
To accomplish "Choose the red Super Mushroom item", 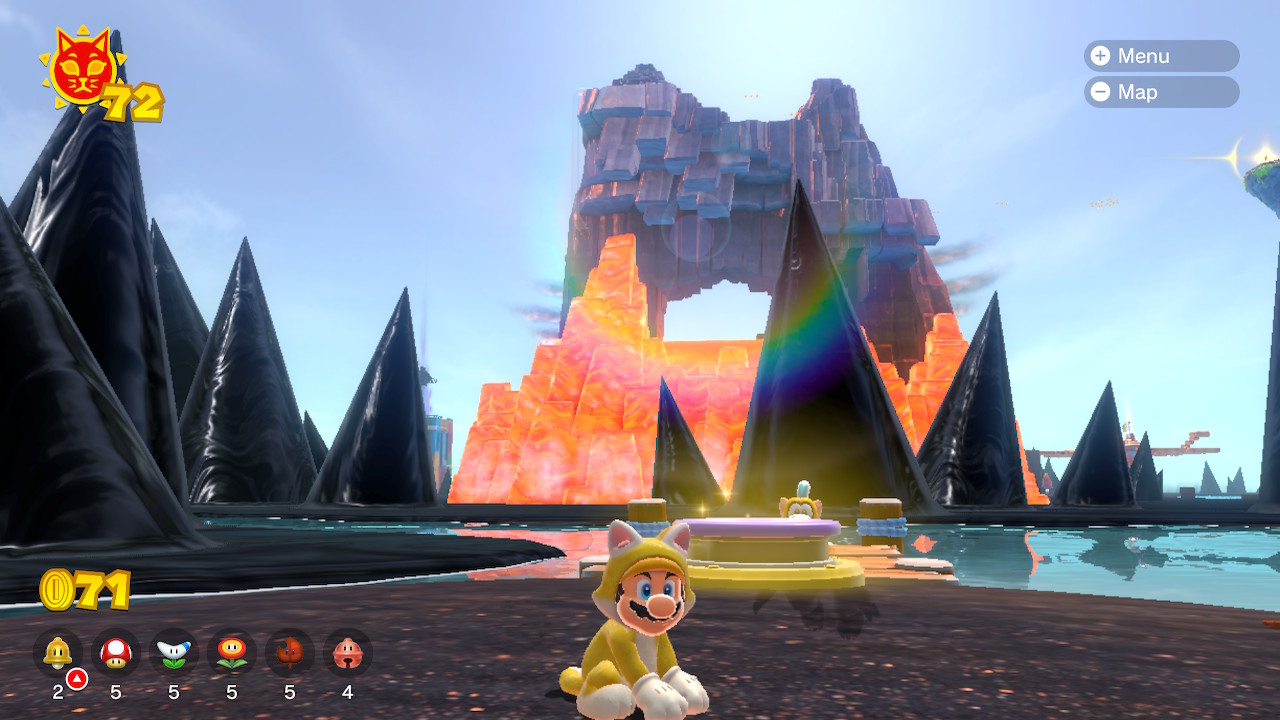I will coord(116,653).
